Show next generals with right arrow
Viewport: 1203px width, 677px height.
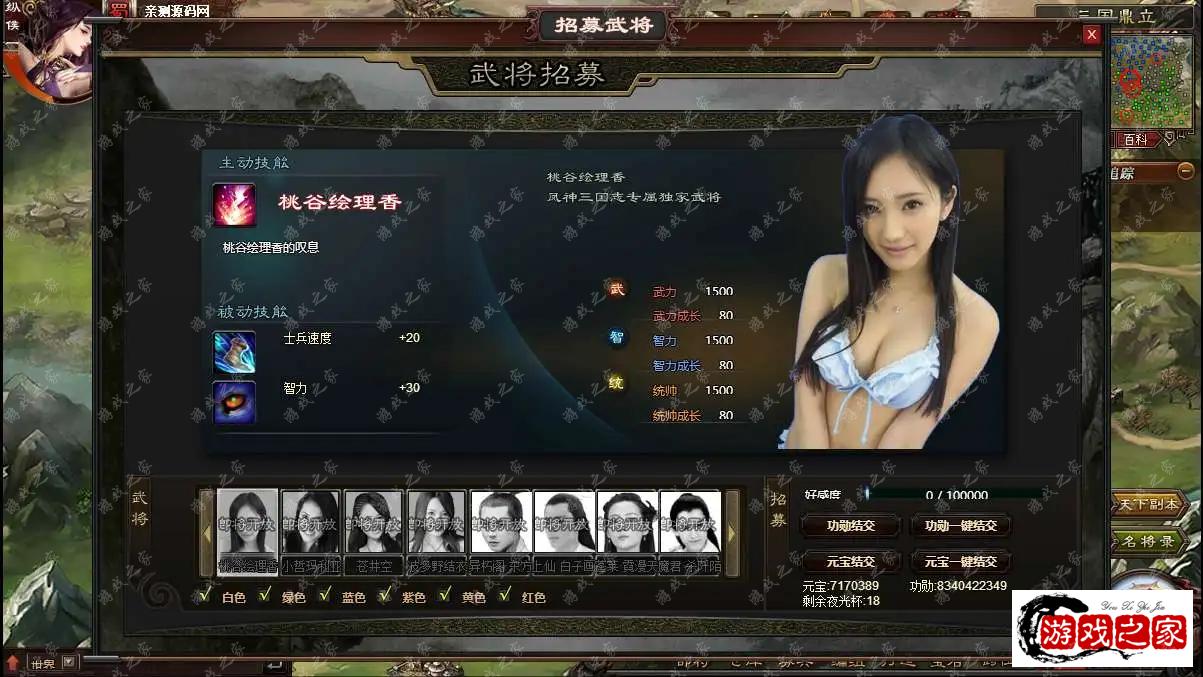[731, 533]
